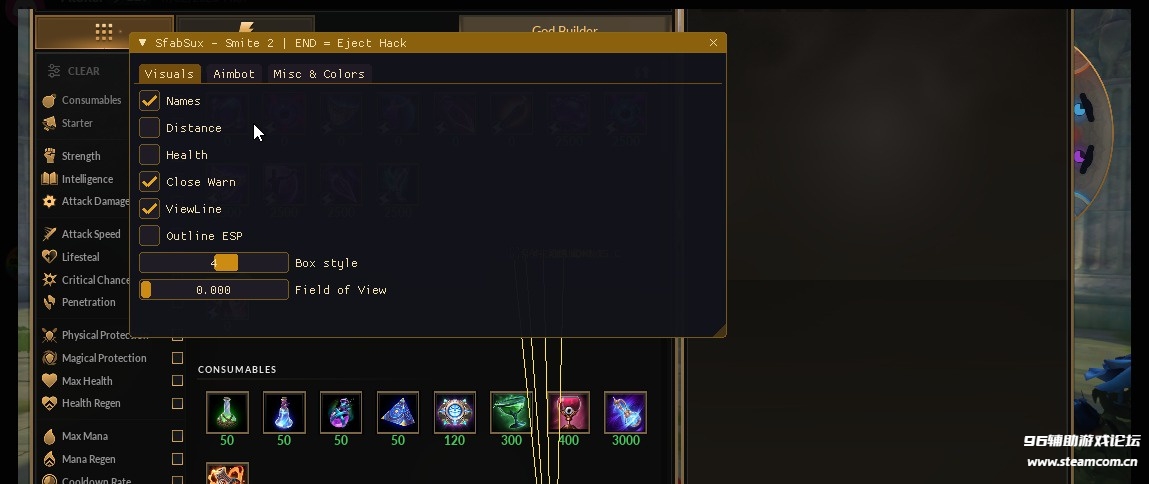
Task: Choose the Intelligence filter
Action: coord(87,179)
